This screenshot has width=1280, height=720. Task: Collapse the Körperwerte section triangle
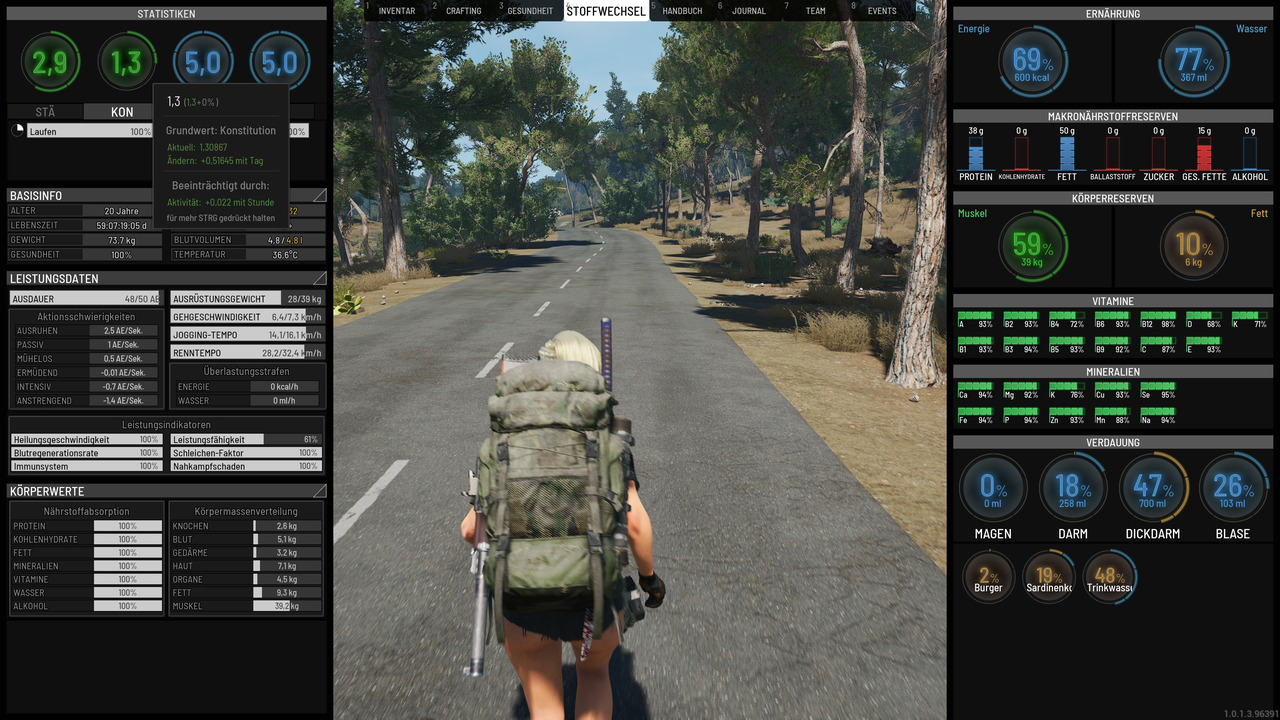tap(320, 491)
